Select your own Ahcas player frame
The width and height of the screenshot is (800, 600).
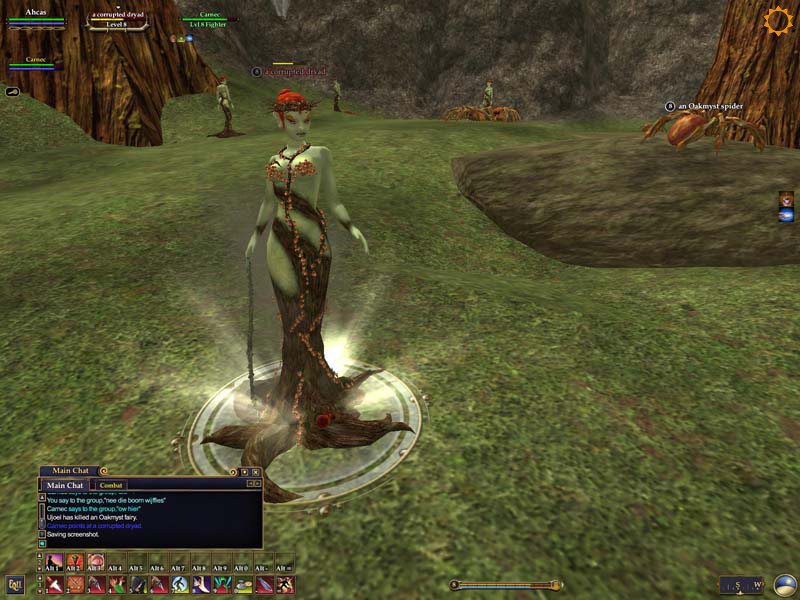(36, 16)
